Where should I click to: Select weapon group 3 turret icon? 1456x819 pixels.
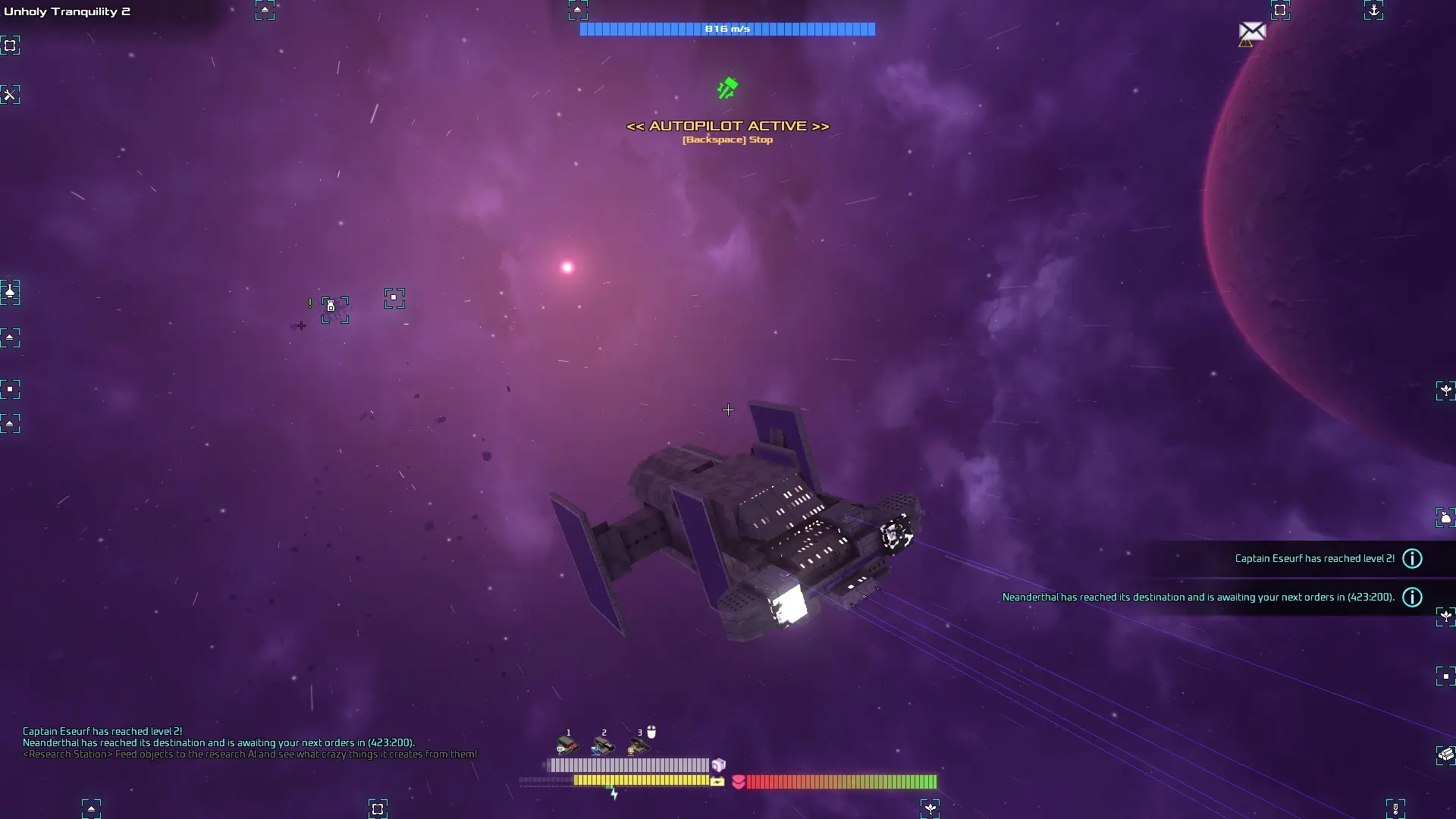[x=639, y=747]
